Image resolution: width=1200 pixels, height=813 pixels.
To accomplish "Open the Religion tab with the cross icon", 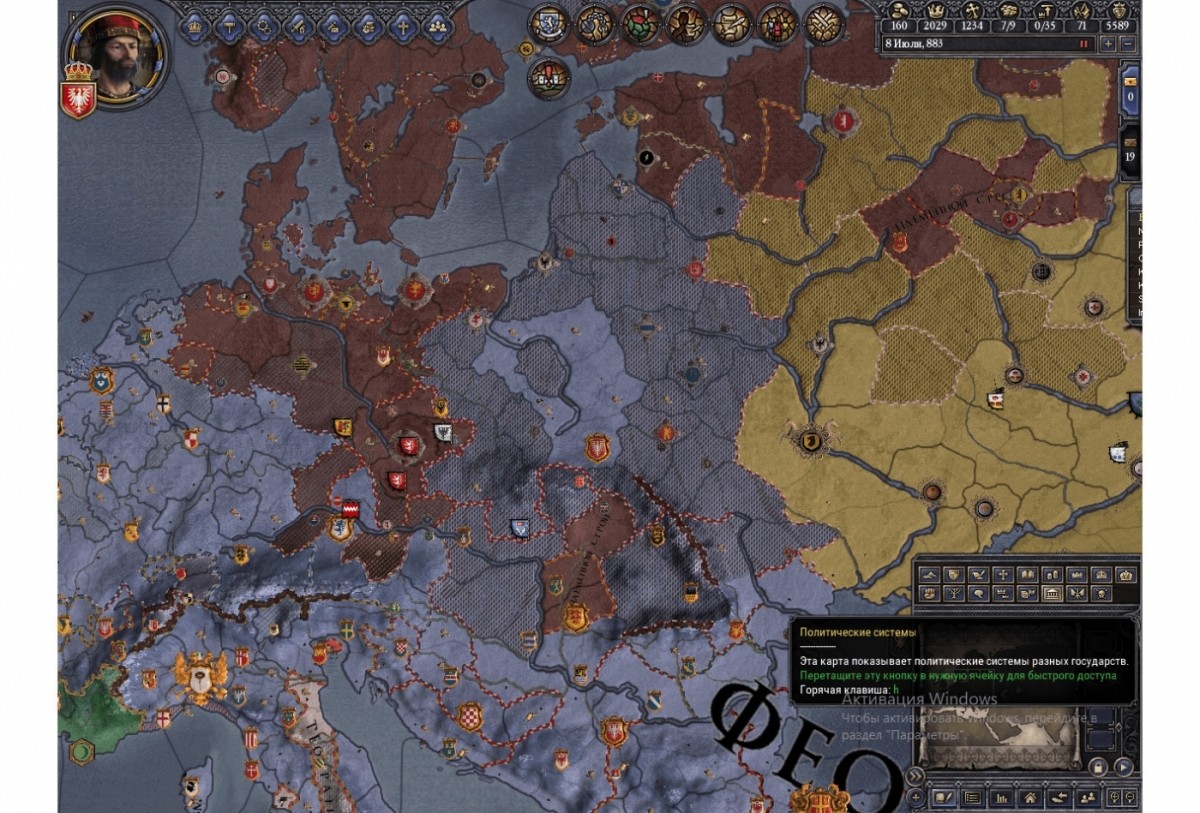I will click(x=403, y=25).
